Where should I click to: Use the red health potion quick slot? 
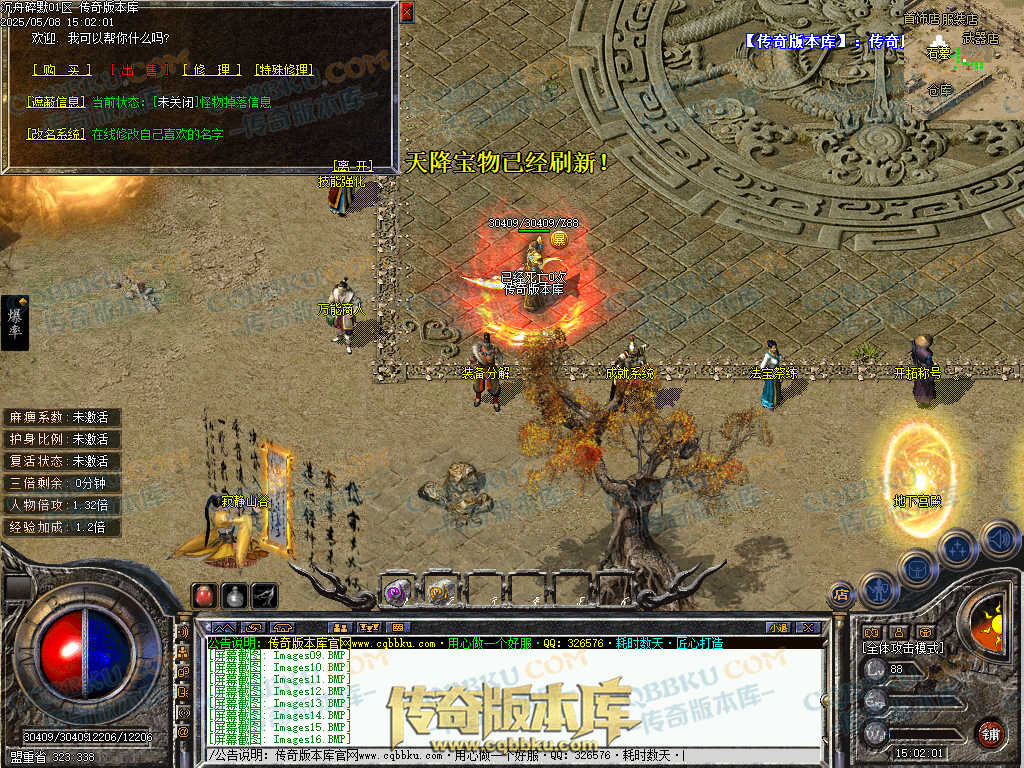[x=204, y=595]
